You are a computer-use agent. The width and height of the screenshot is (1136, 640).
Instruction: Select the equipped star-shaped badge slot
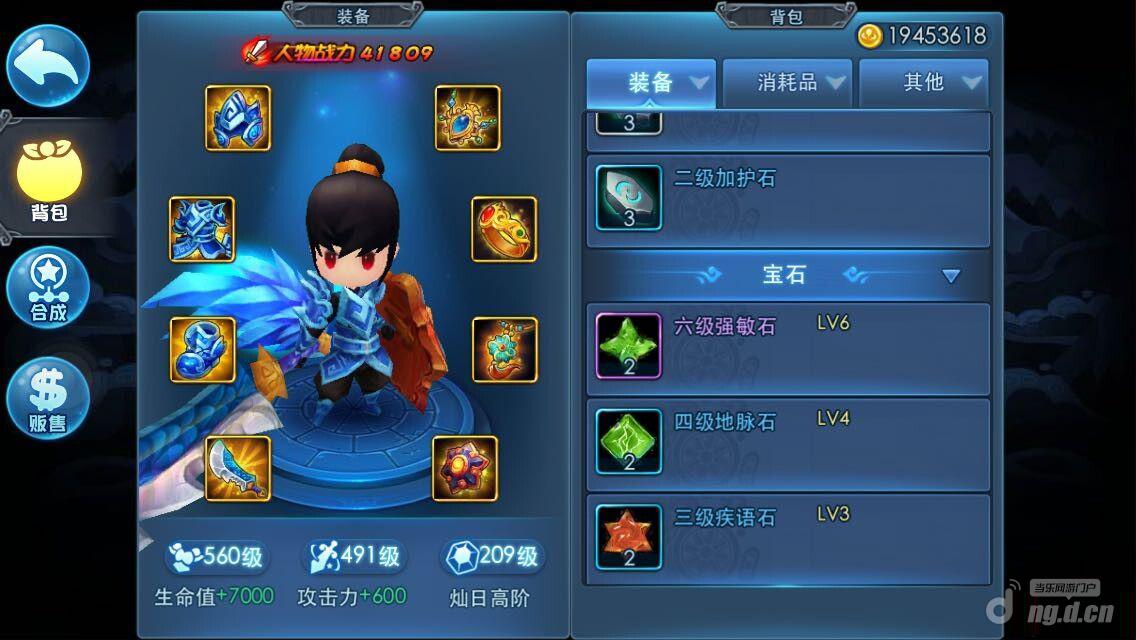[x=465, y=468]
